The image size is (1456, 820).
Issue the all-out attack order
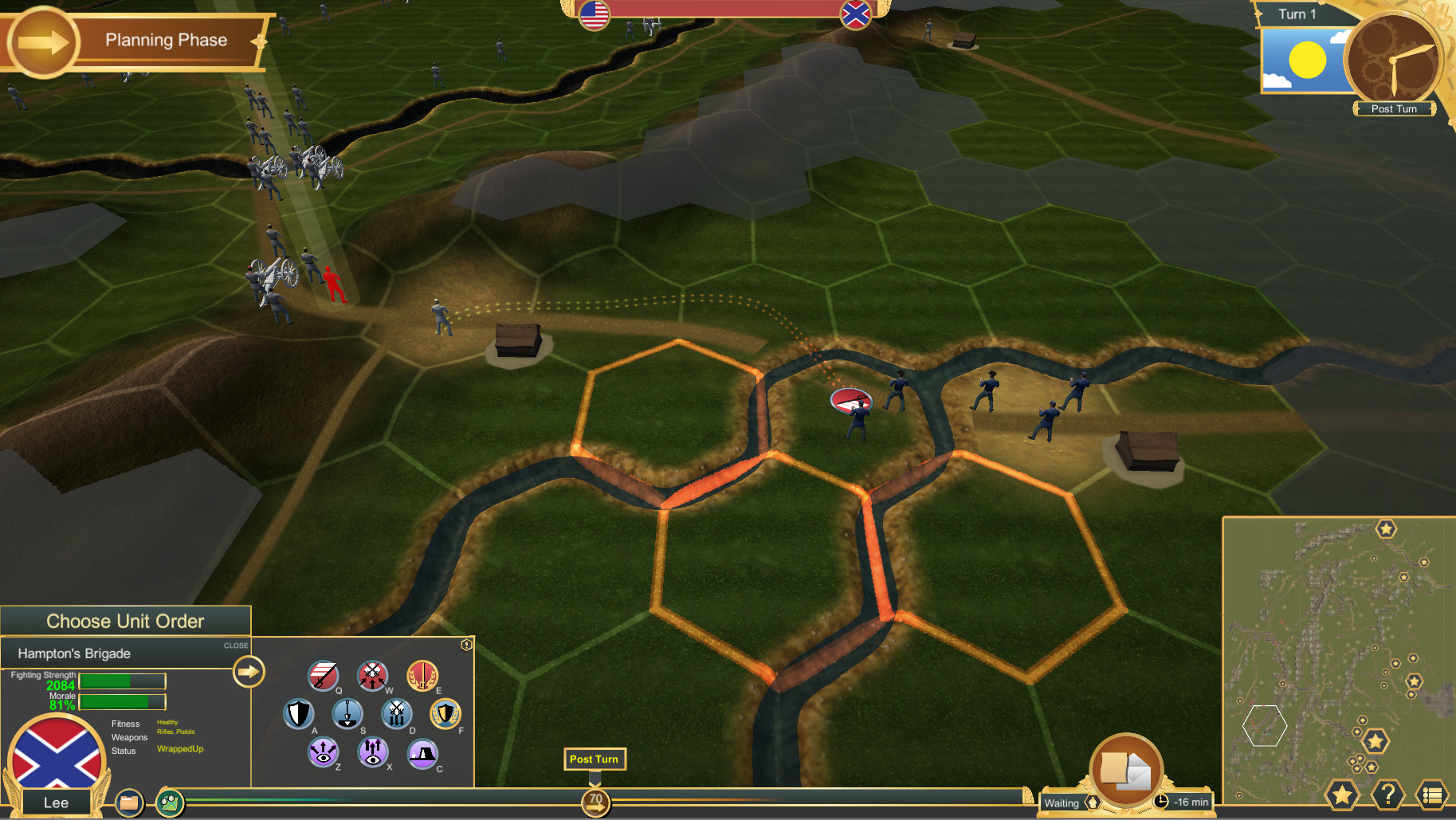[372, 674]
